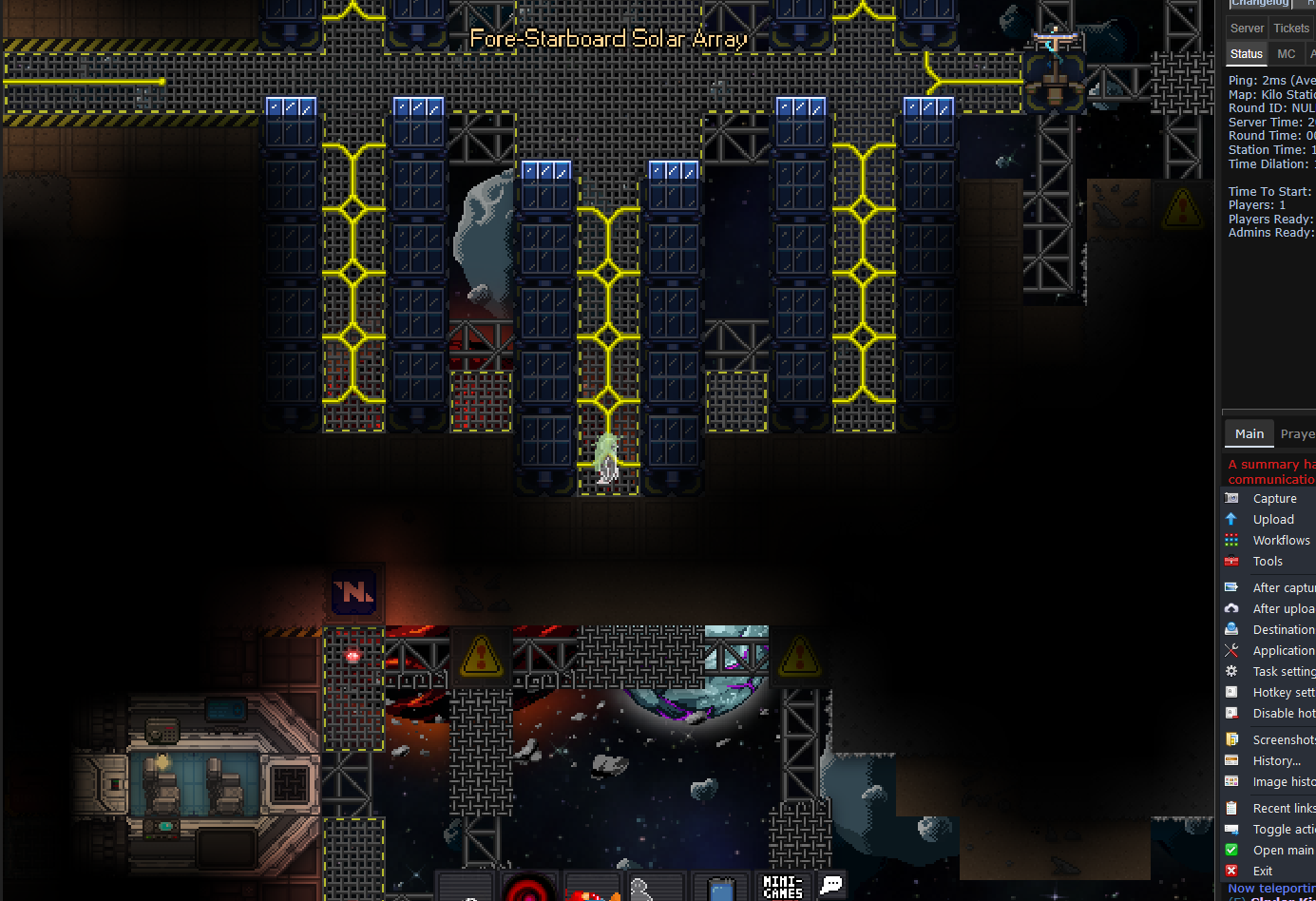Screen dimensions: 1316x901
Task: Open History from the menu
Action: pos(1276,761)
